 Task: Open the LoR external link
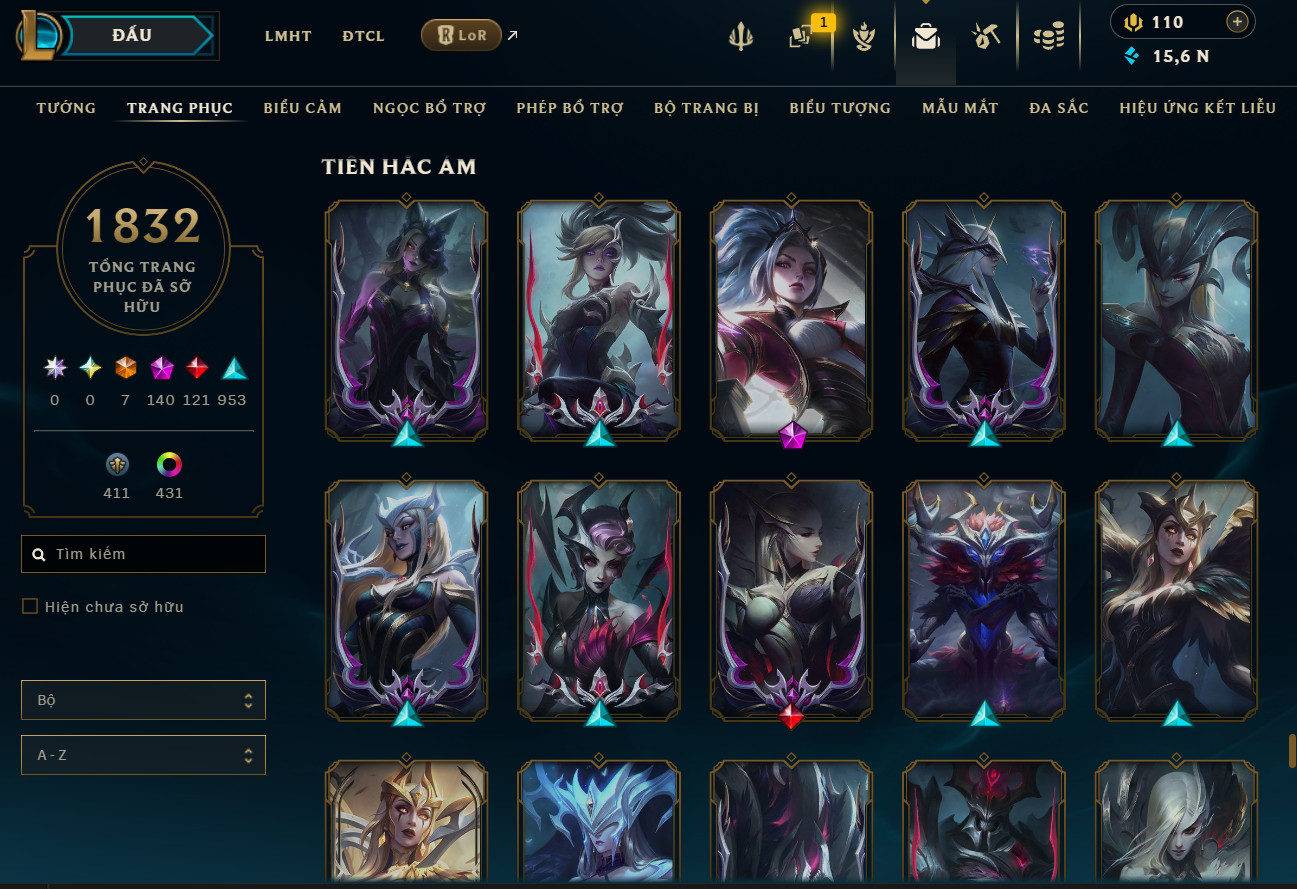(462, 36)
